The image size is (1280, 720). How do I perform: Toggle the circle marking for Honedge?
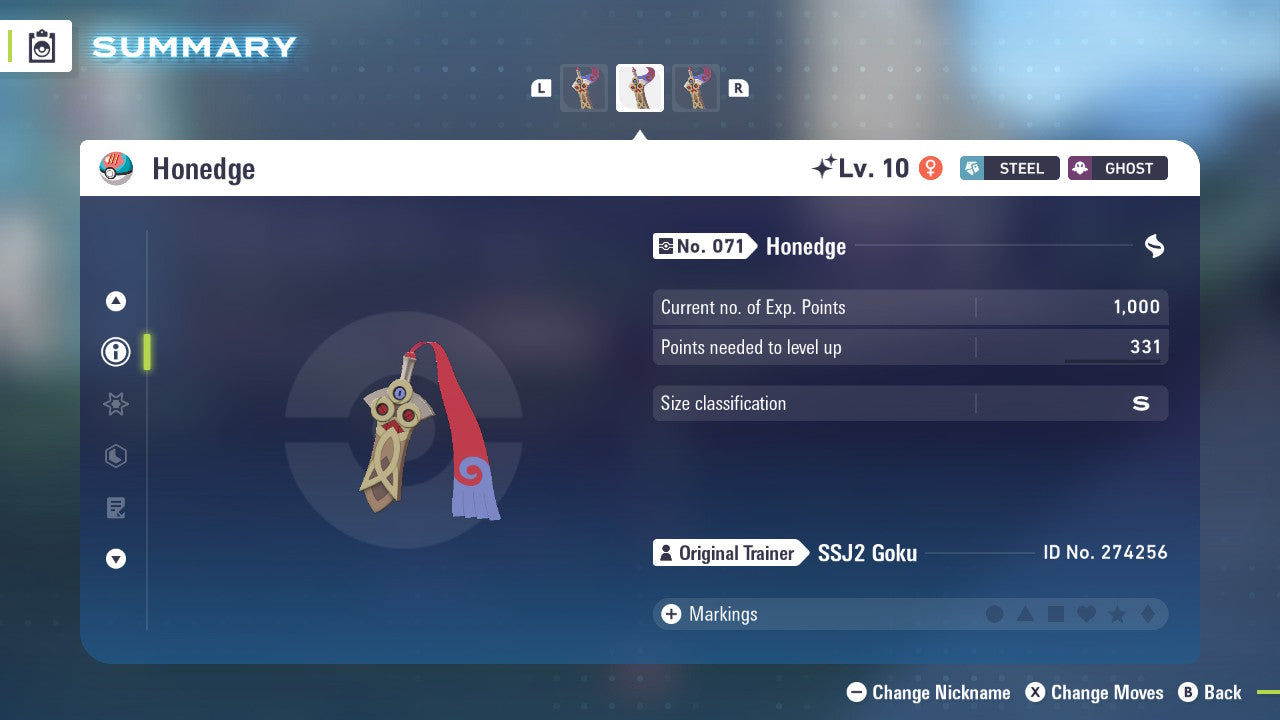click(995, 614)
